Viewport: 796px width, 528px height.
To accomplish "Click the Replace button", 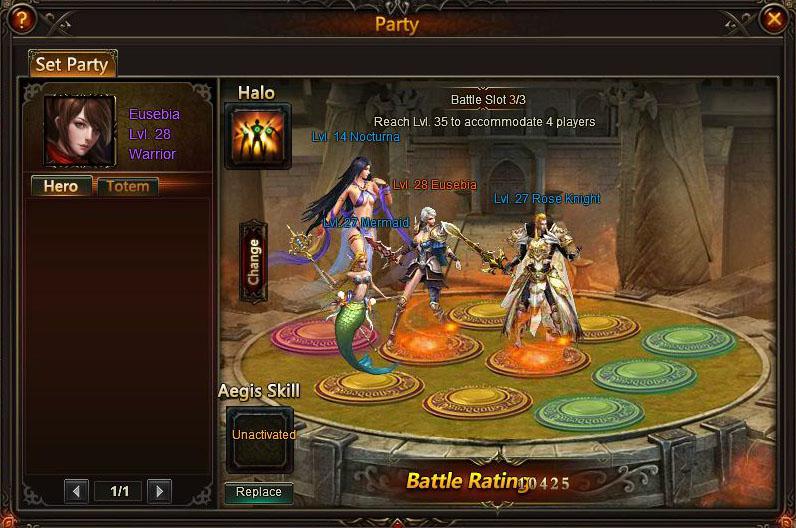I will (x=259, y=492).
